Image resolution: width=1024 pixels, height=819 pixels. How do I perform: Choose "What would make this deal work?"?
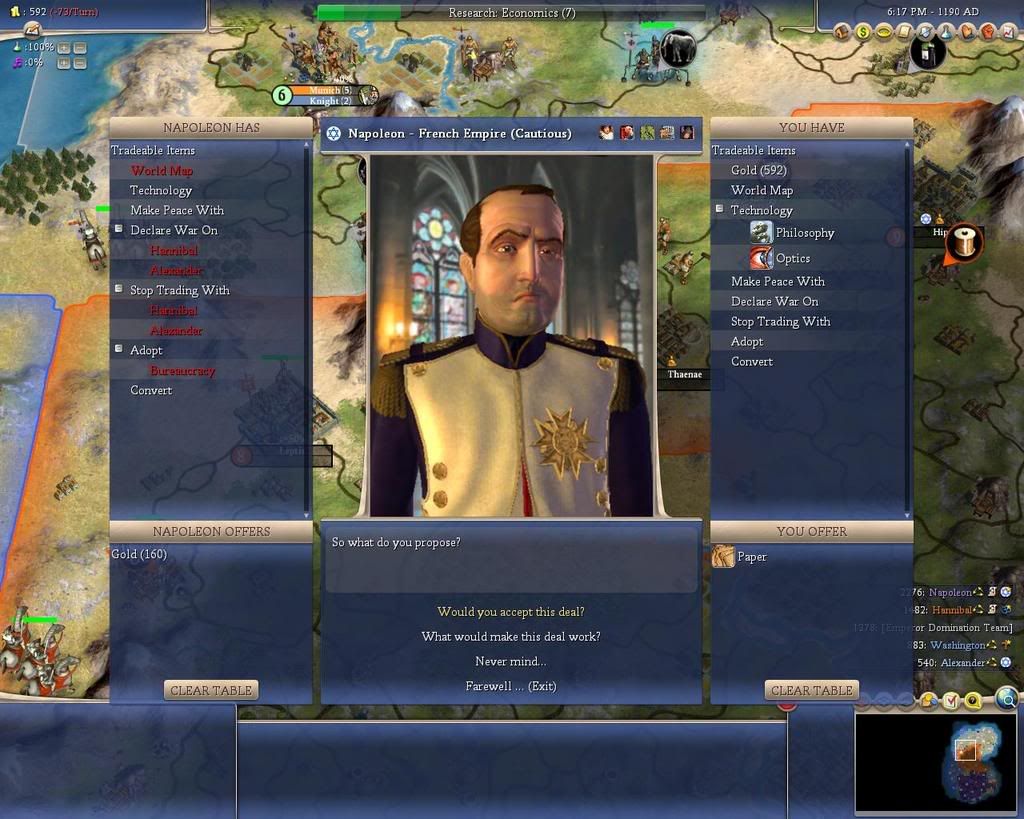pyautogui.click(x=510, y=637)
